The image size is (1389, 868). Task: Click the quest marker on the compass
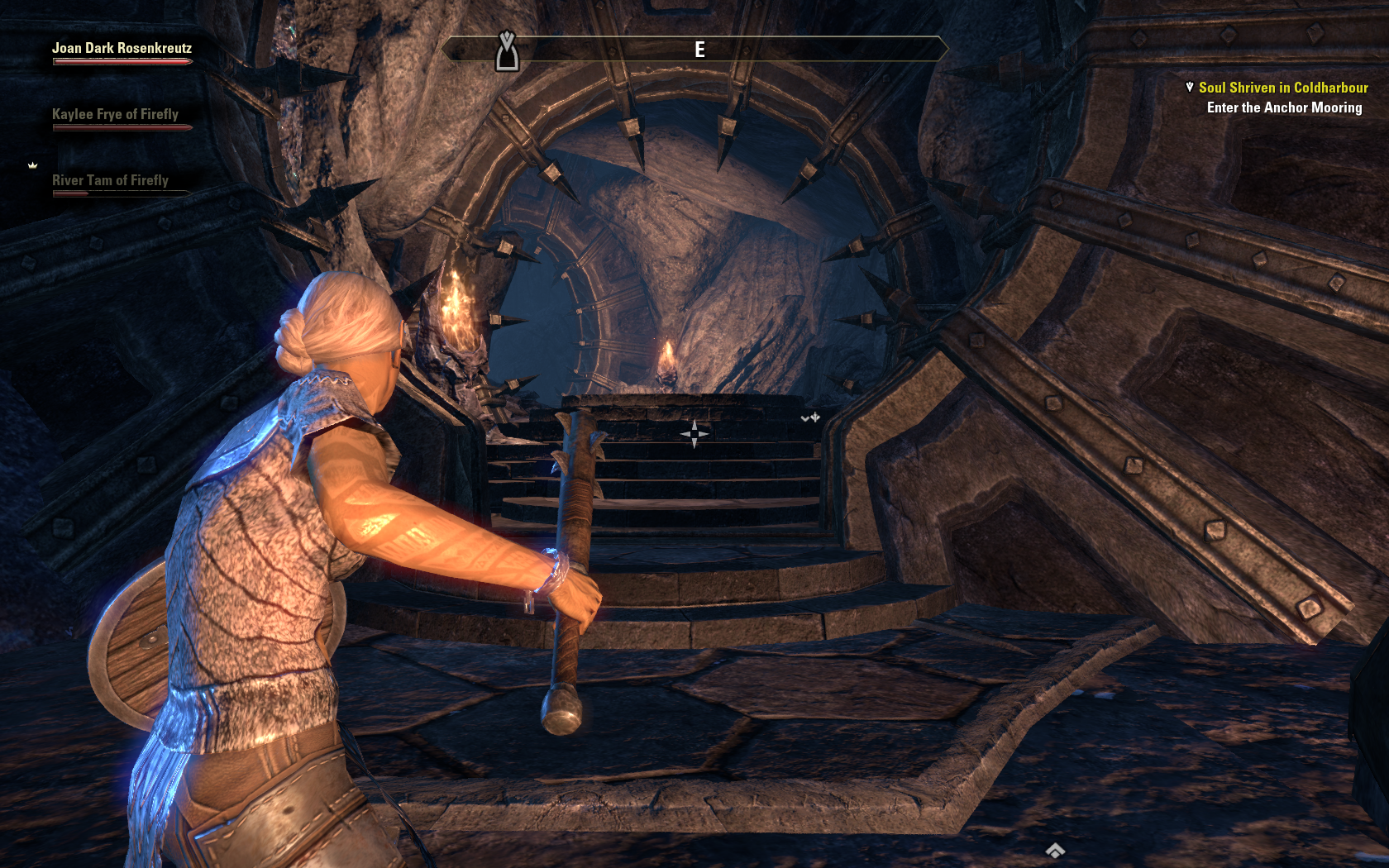(507, 52)
